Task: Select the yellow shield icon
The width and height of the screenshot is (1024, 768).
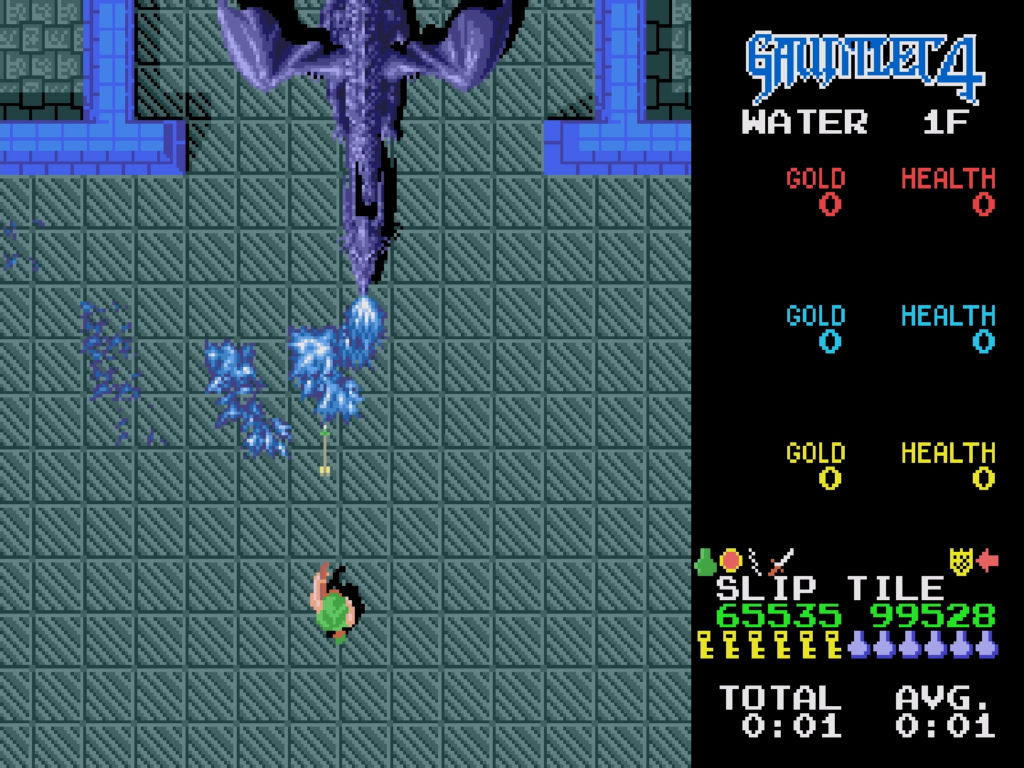Action: (961, 561)
